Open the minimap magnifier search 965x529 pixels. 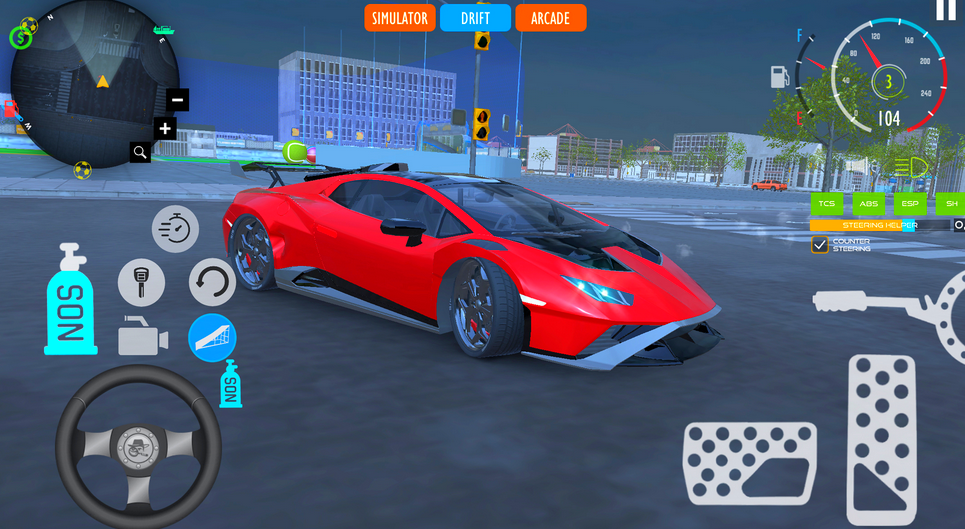click(x=140, y=152)
